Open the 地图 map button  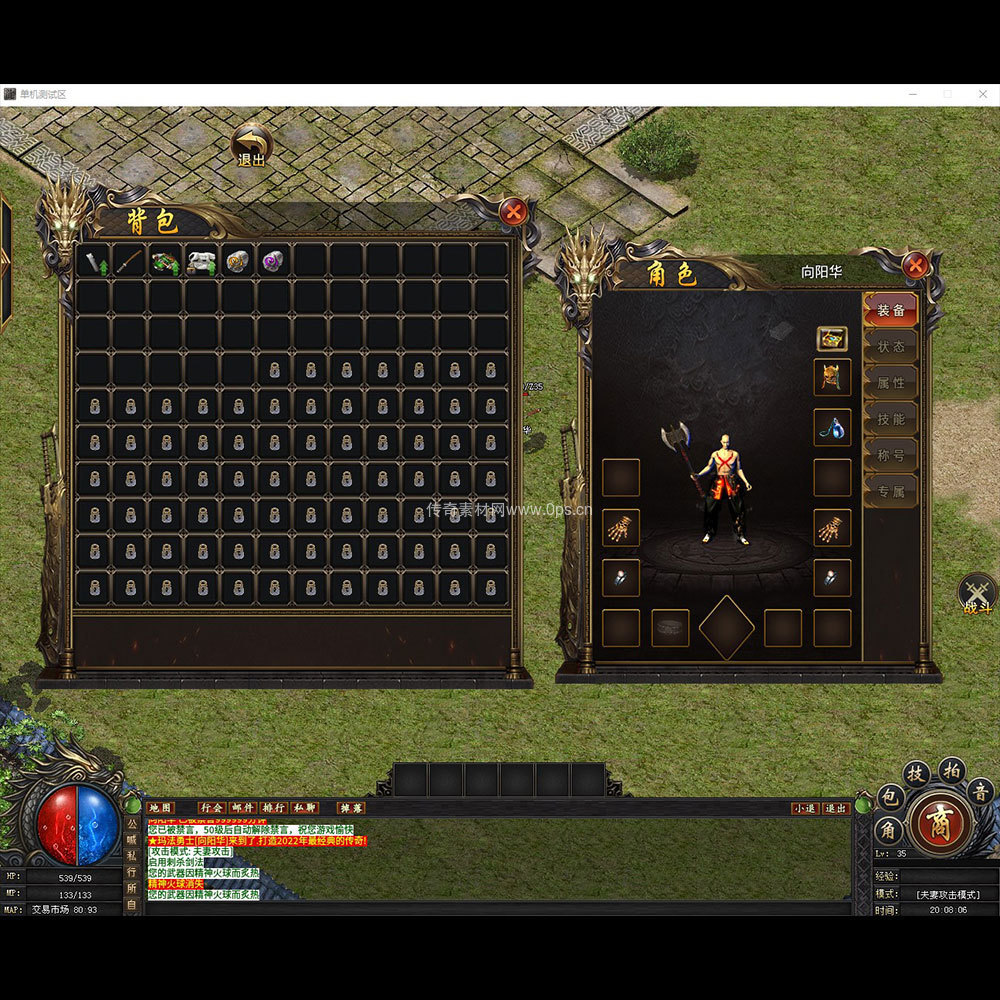(x=160, y=807)
